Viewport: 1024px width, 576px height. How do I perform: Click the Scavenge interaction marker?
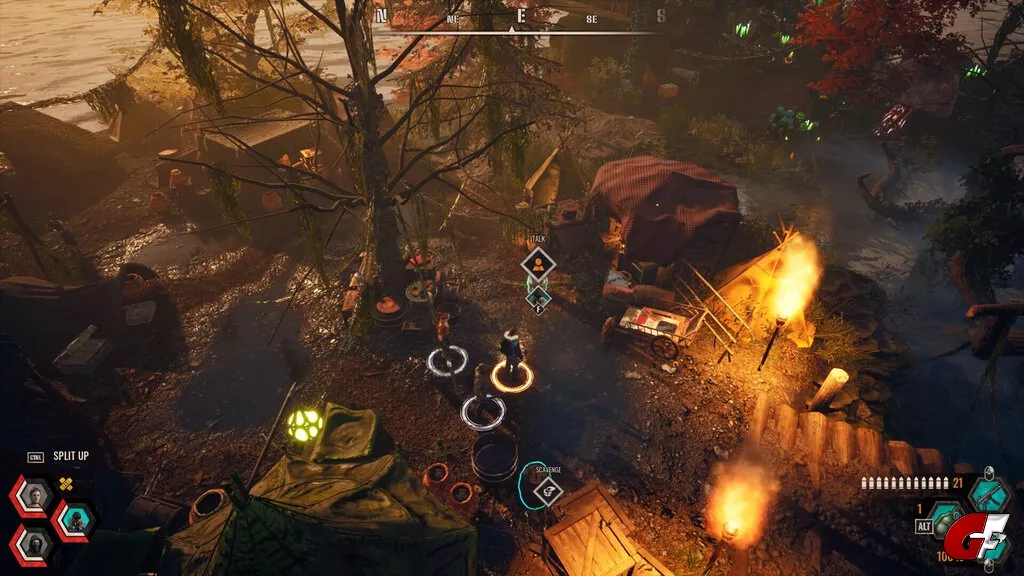546,490
